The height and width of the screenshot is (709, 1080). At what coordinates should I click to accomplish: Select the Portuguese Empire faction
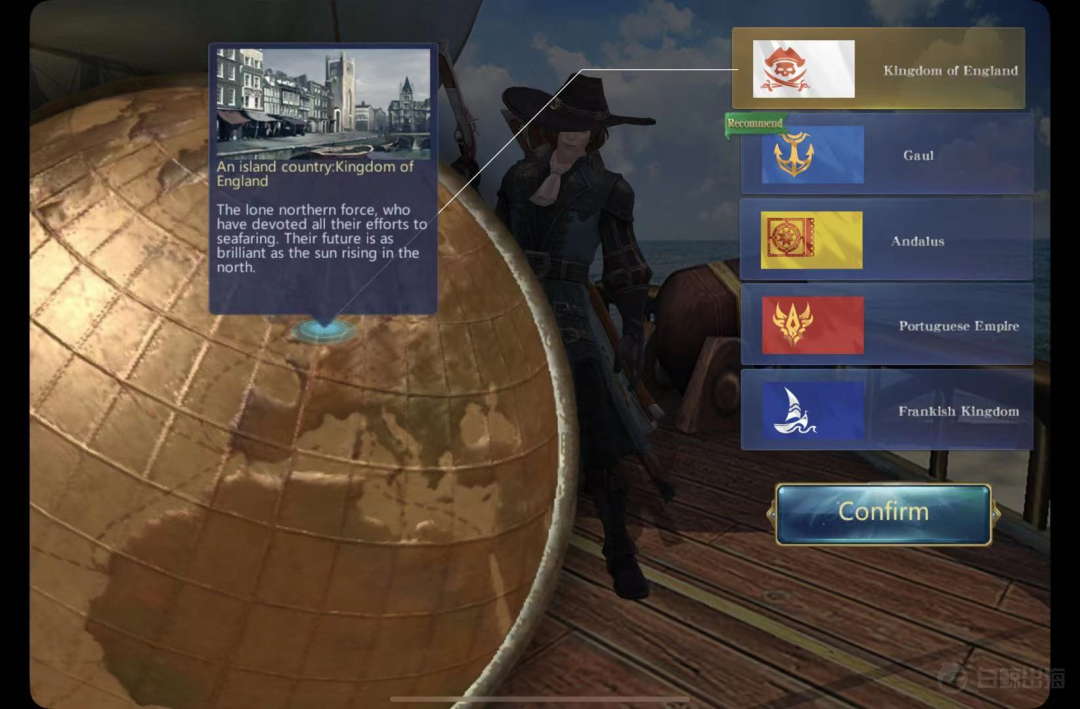click(x=886, y=325)
